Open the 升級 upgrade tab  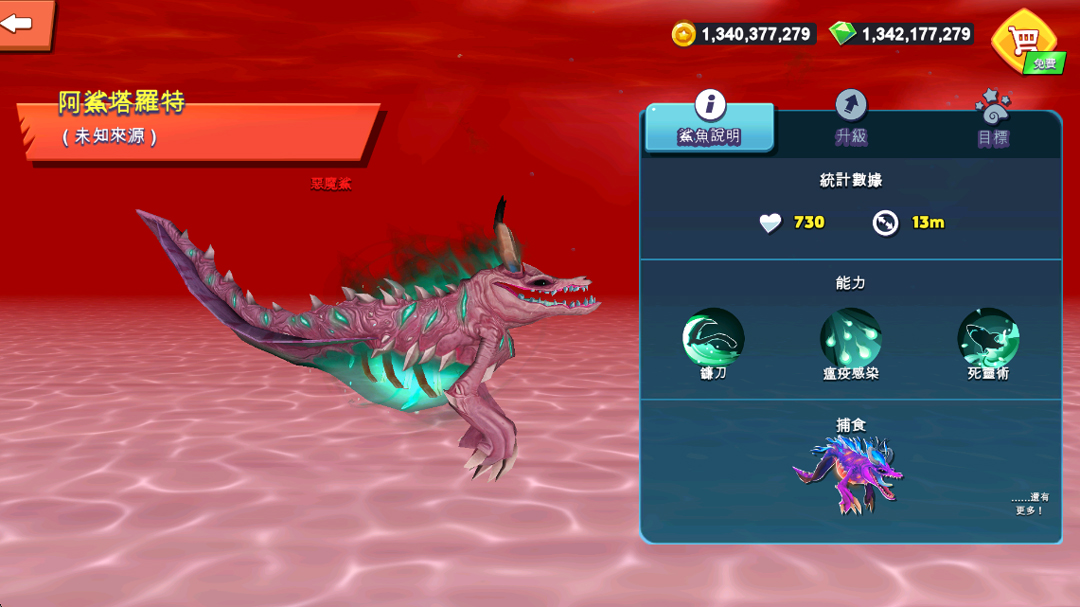(x=851, y=120)
